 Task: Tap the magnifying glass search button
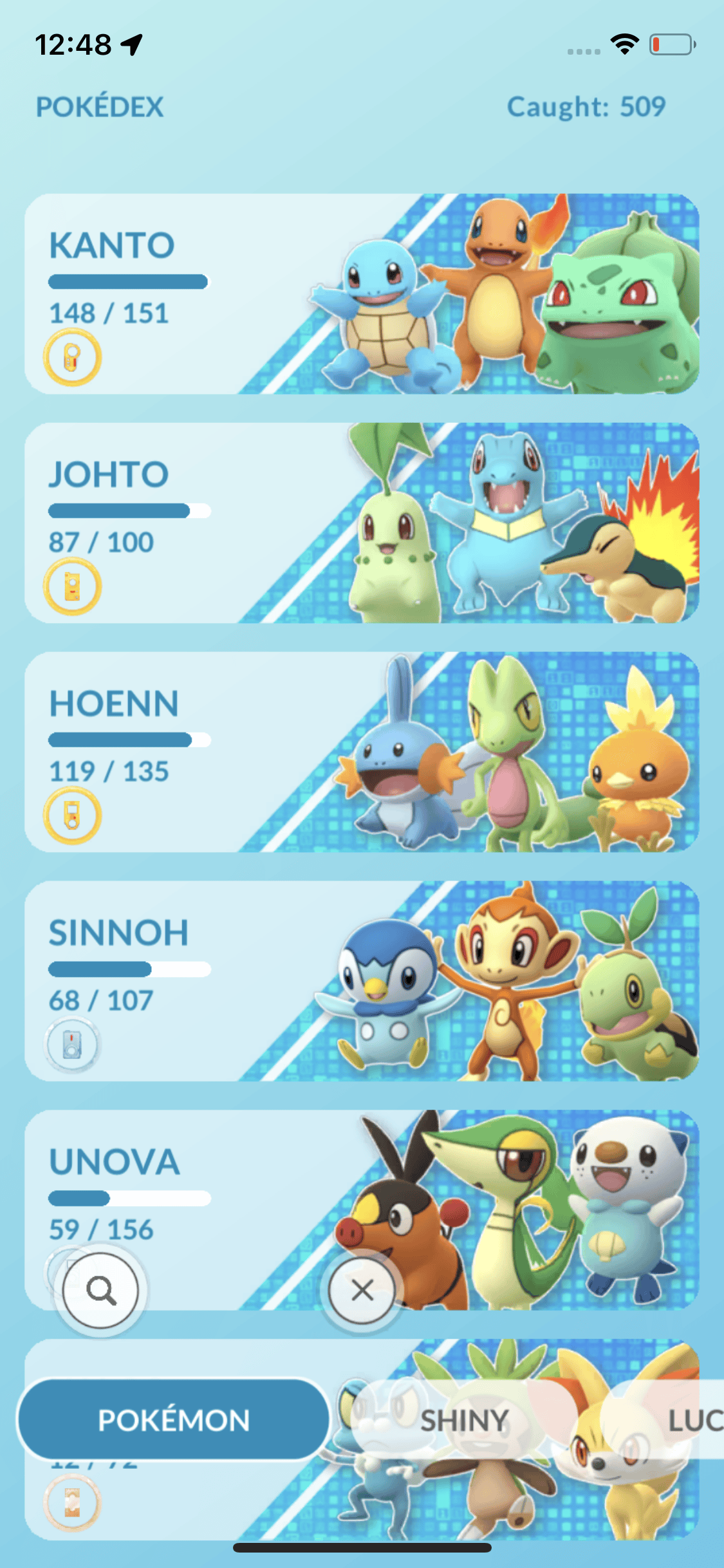click(101, 1290)
